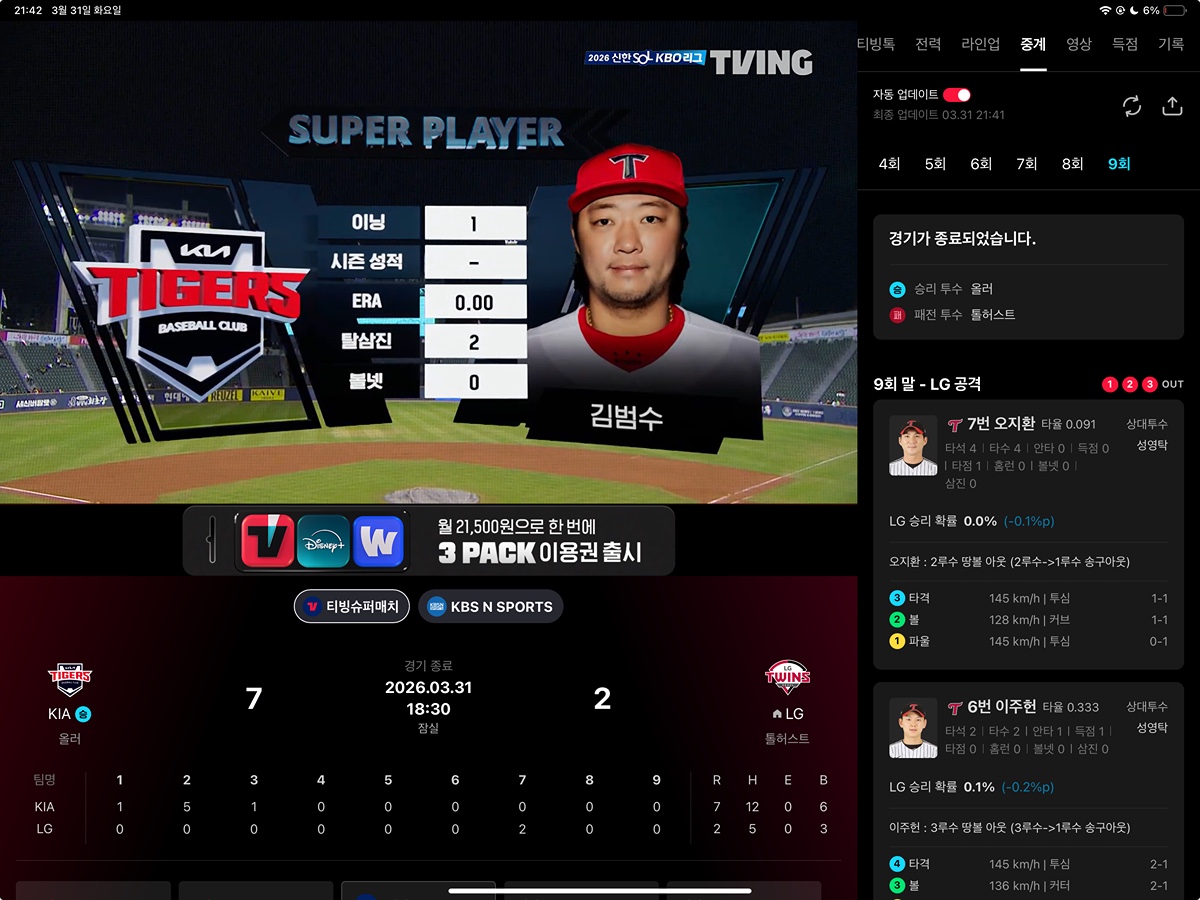Open the 전력 tab
This screenshot has height=900, width=1200.
coord(927,44)
